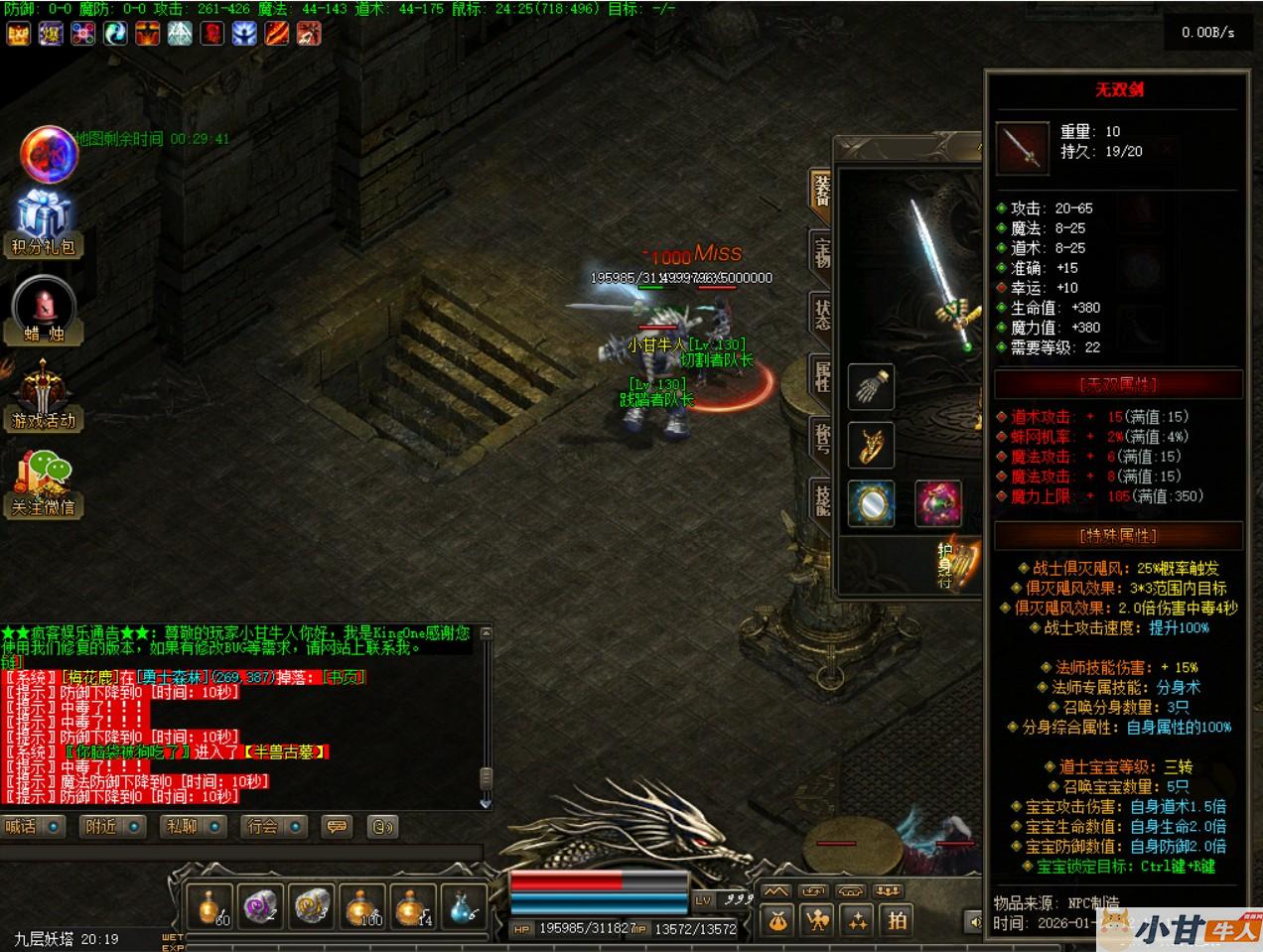The image size is (1263, 952).
Task: Open the 游戏活动 game events menu
Action: pyautogui.click(x=43, y=396)
